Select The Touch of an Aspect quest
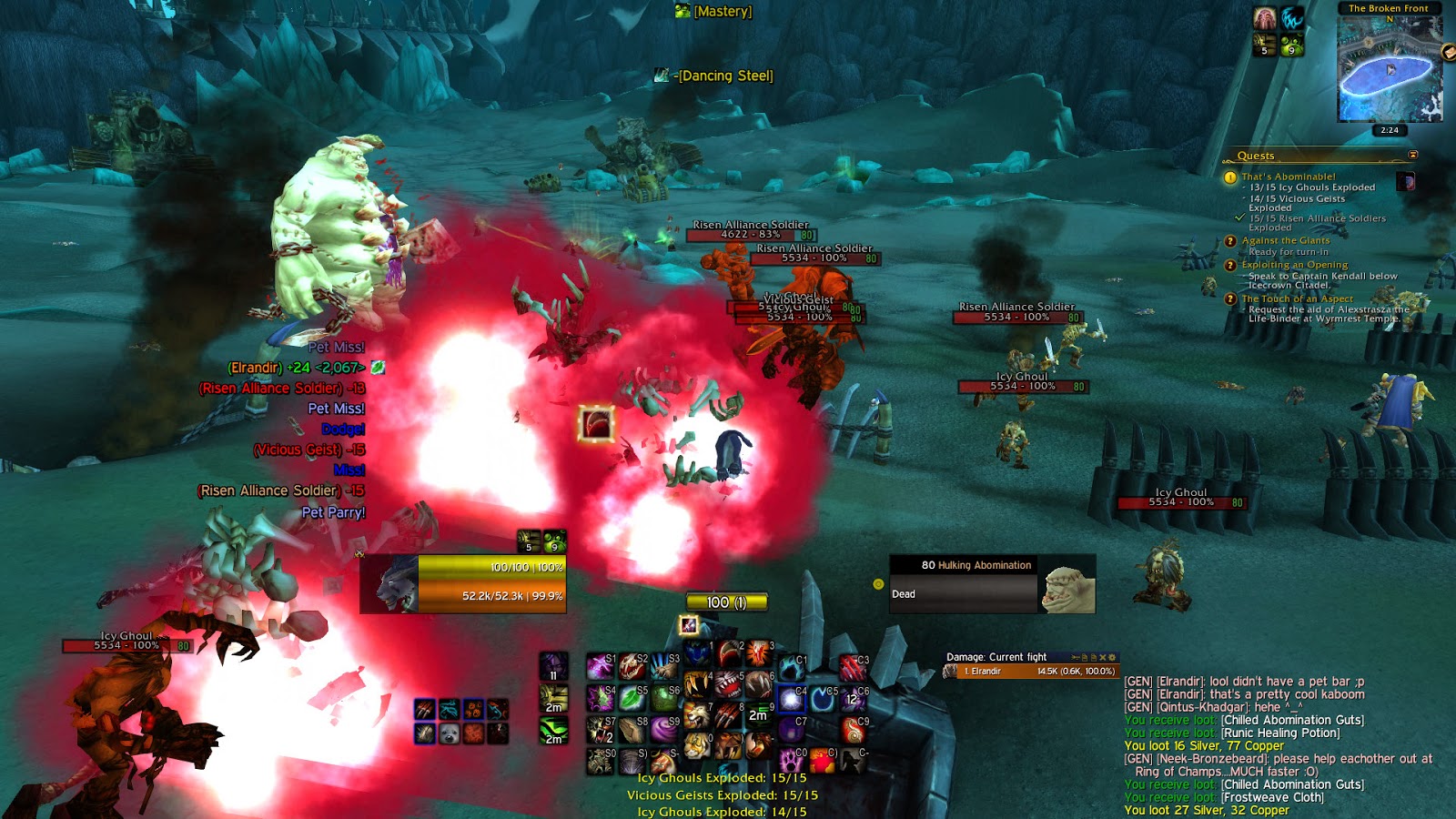 click(x=1297, y=298)
